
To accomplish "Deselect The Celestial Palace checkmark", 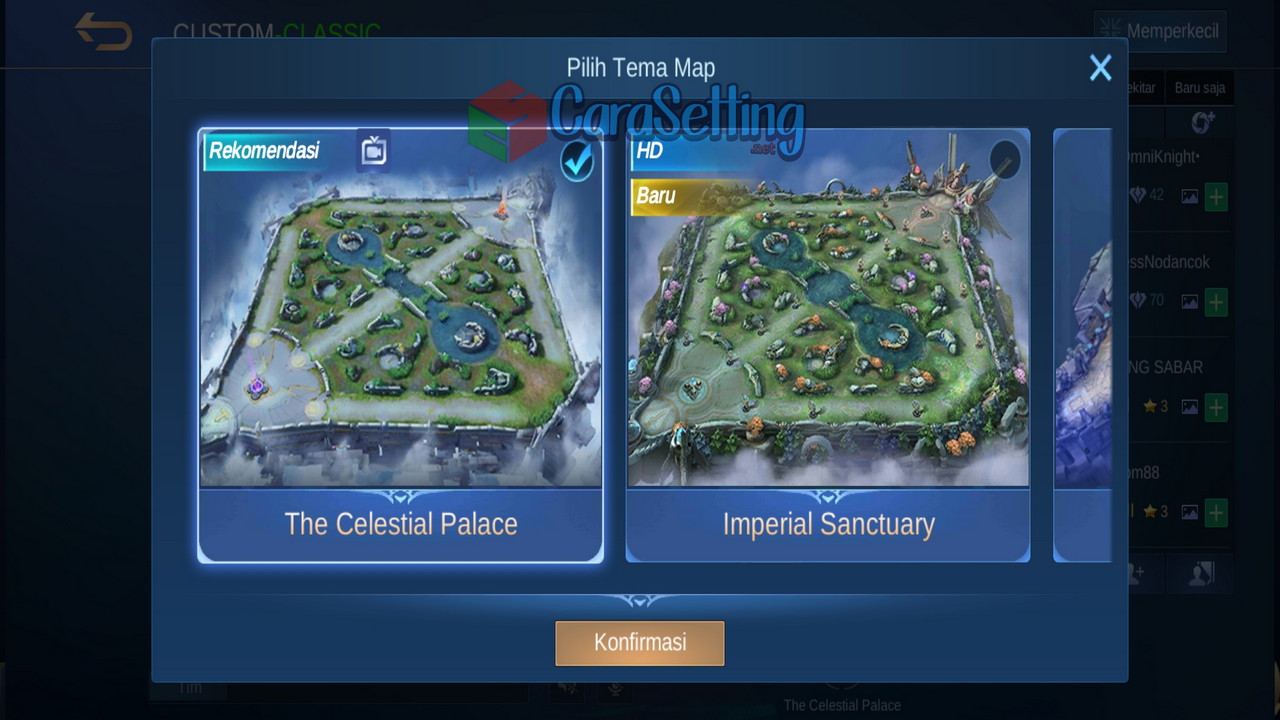I will pos(577,162).
